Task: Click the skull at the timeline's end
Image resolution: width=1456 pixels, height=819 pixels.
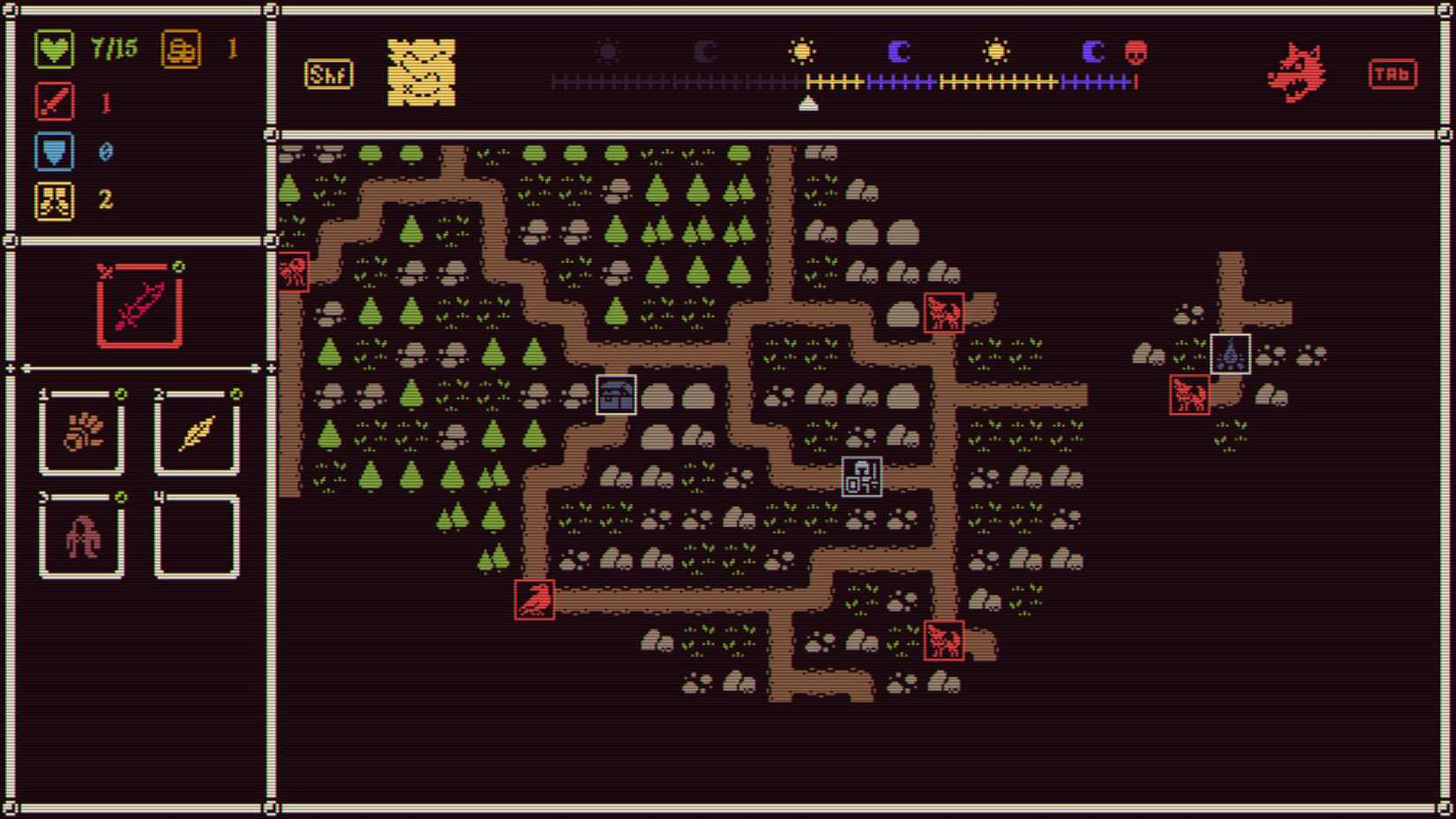Action: point(1137,51)
